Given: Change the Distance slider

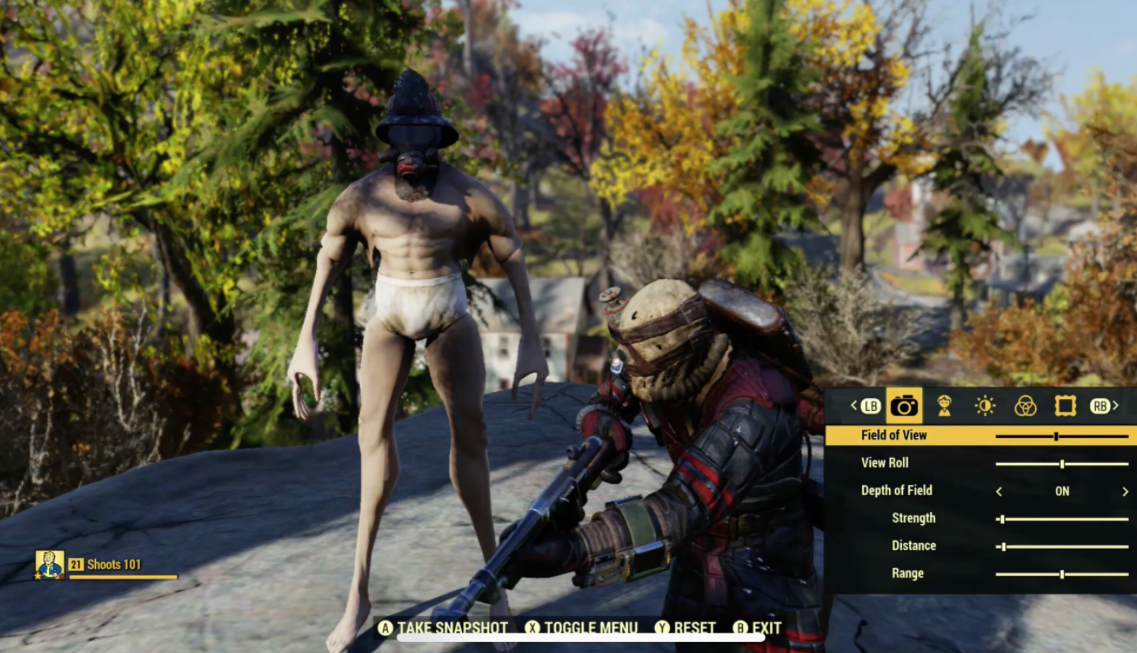Looking at the screenshot, I should point(1003,547).
